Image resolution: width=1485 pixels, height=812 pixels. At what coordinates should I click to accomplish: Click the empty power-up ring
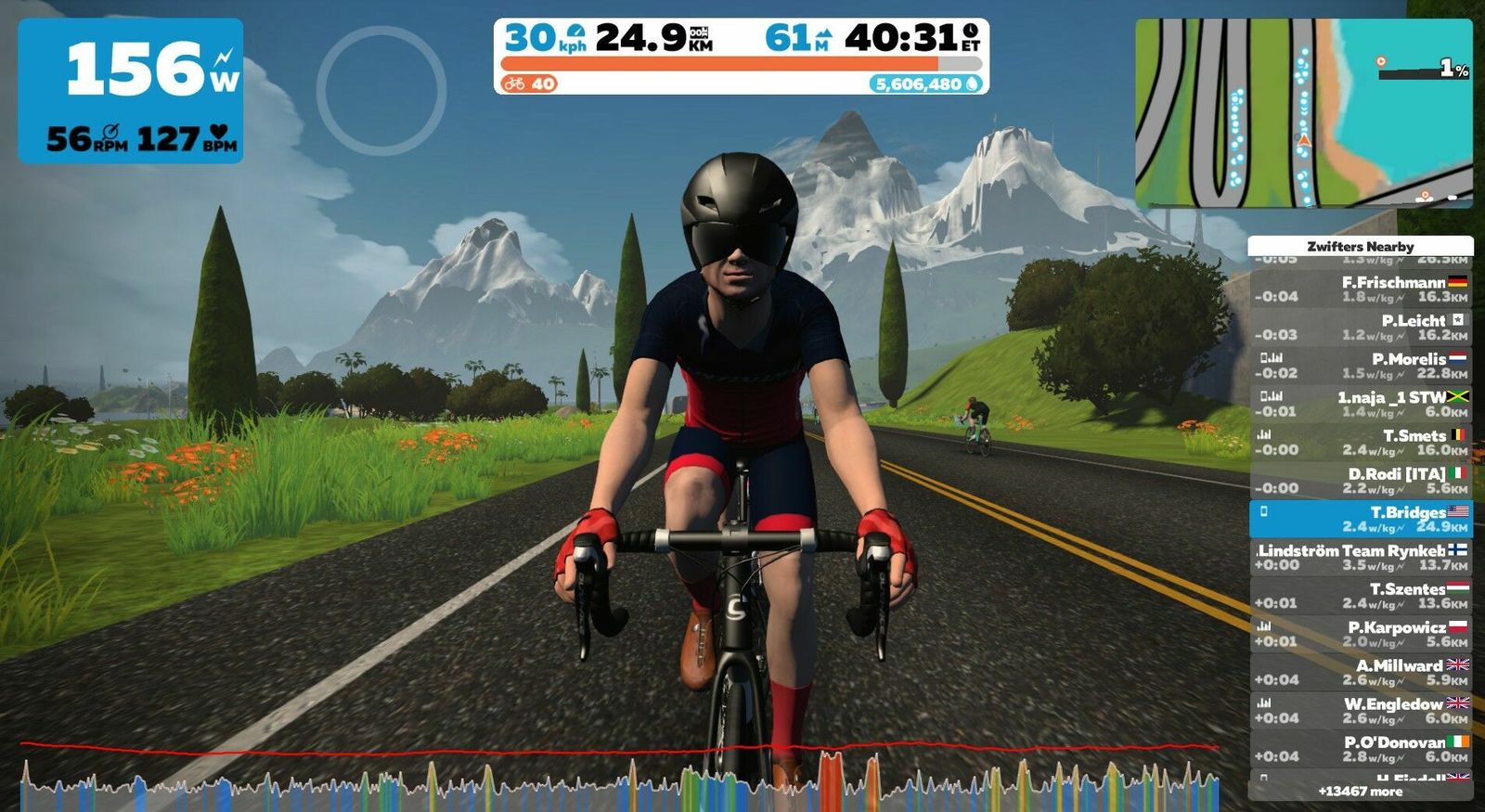click(381, 90)
